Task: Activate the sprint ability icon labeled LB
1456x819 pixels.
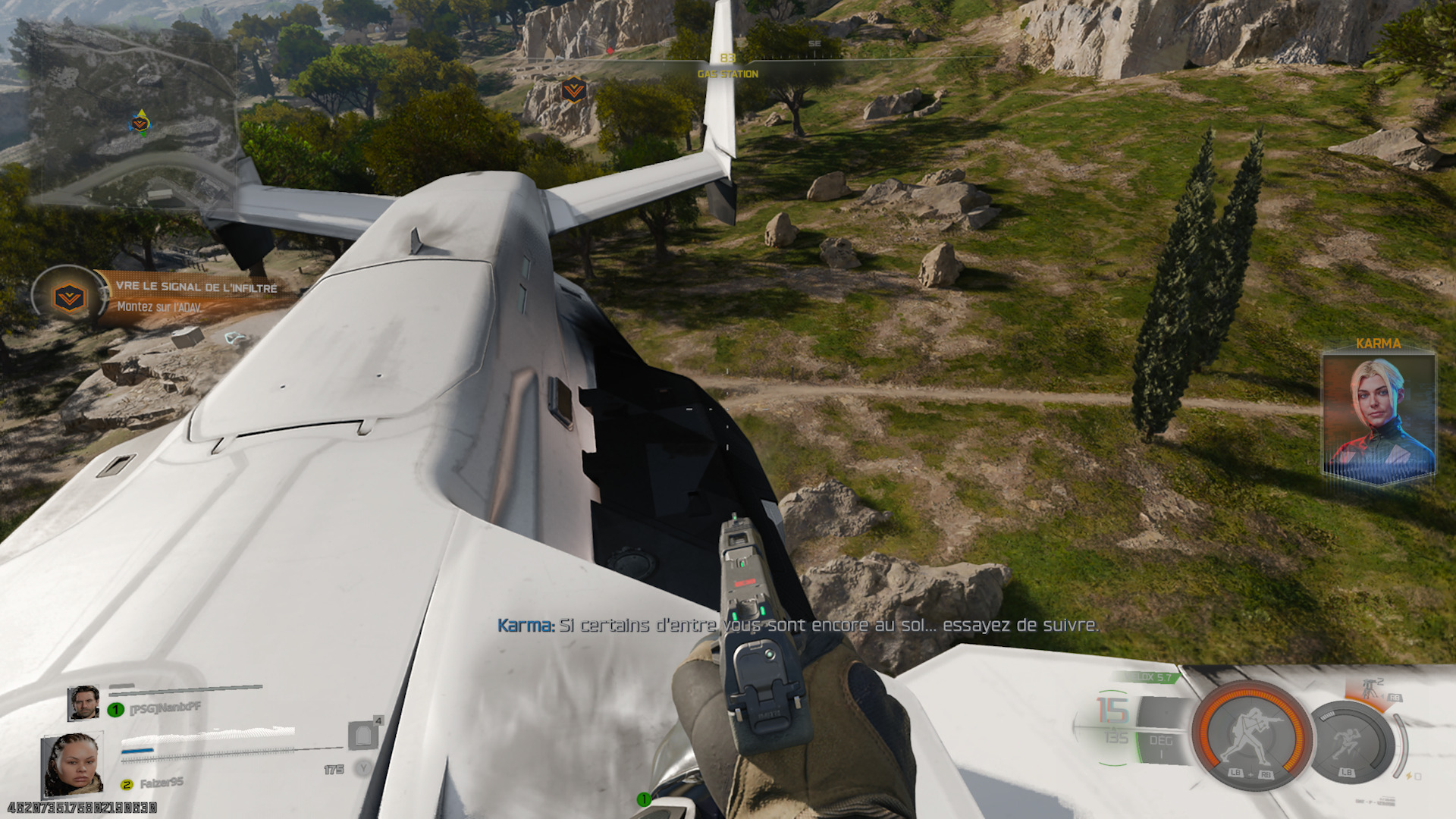Action: tap(1348, 742)
